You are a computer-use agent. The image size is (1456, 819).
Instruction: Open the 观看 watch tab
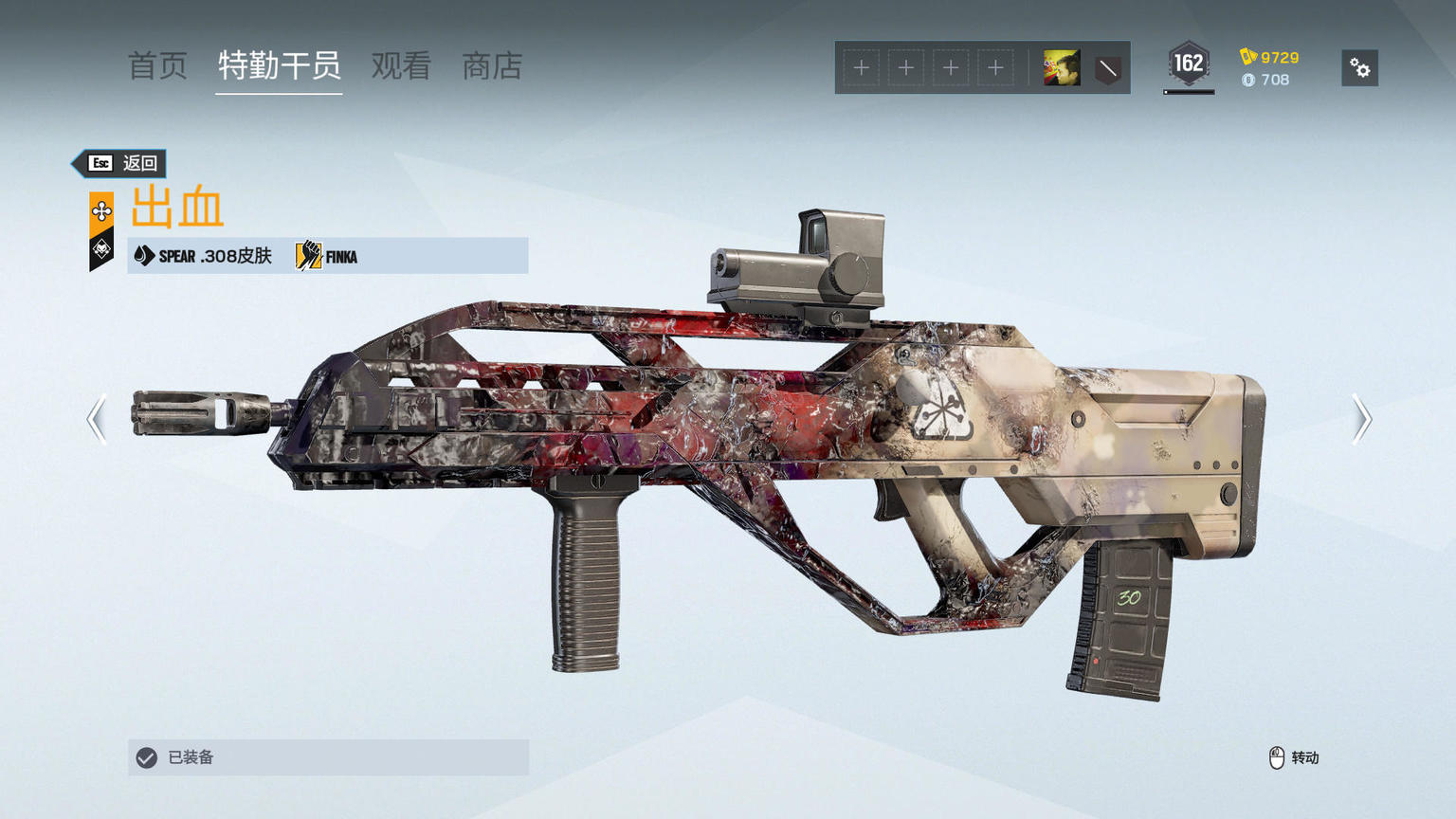click(x=401, y=66)
